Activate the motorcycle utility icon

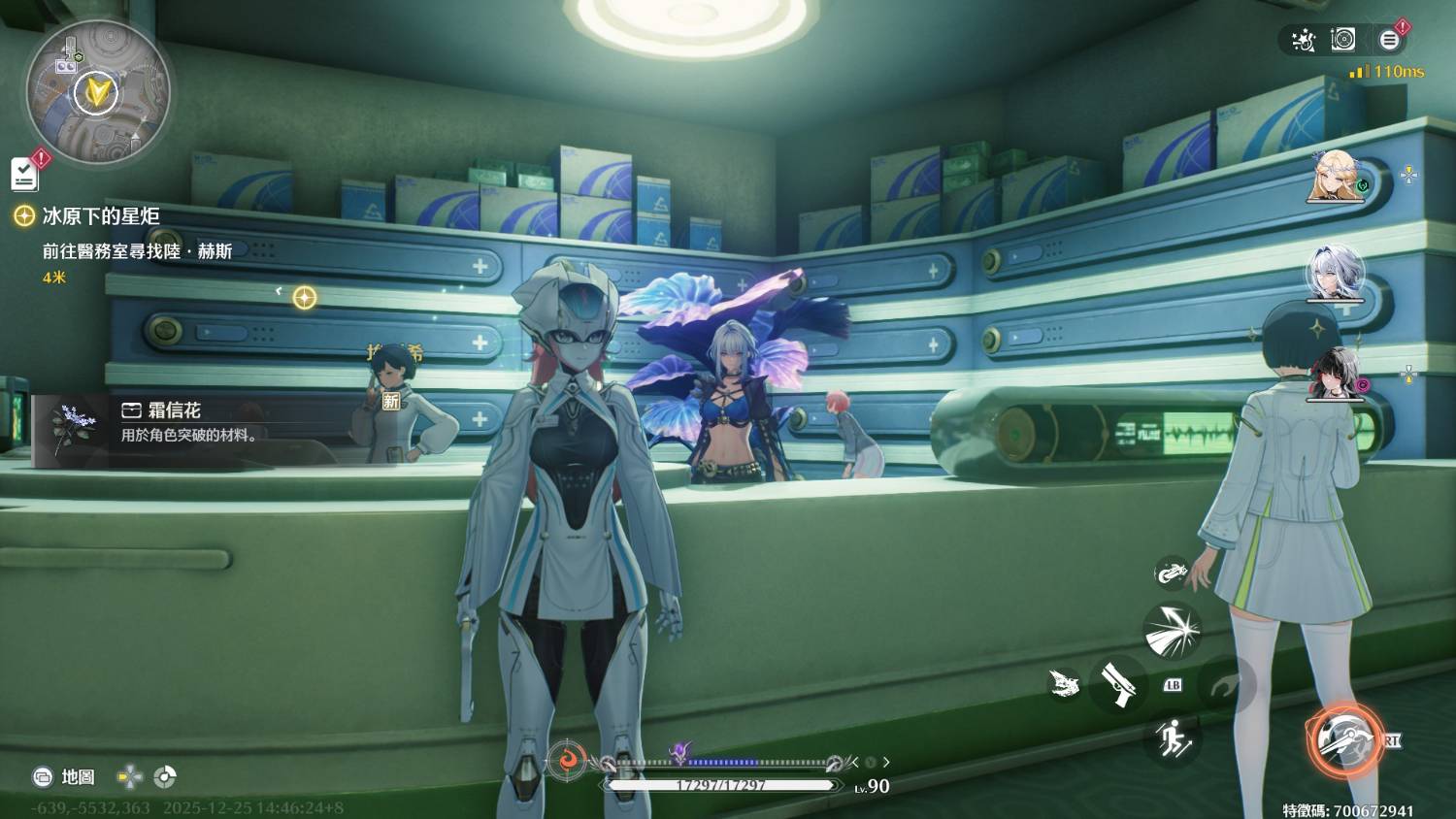click(x=1172, y=573)
